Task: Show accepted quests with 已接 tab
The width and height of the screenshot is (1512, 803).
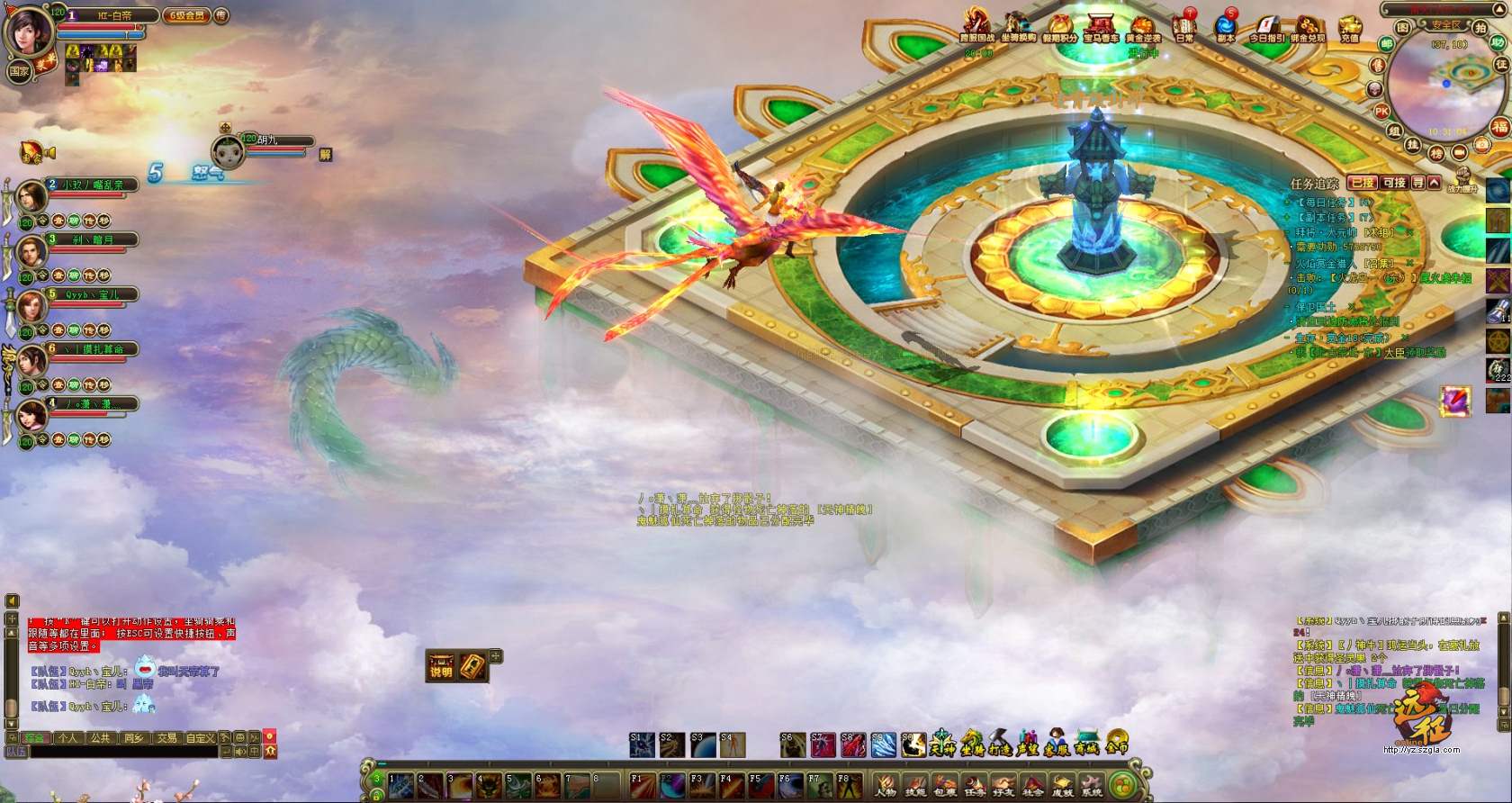Action: [1361, 183]
